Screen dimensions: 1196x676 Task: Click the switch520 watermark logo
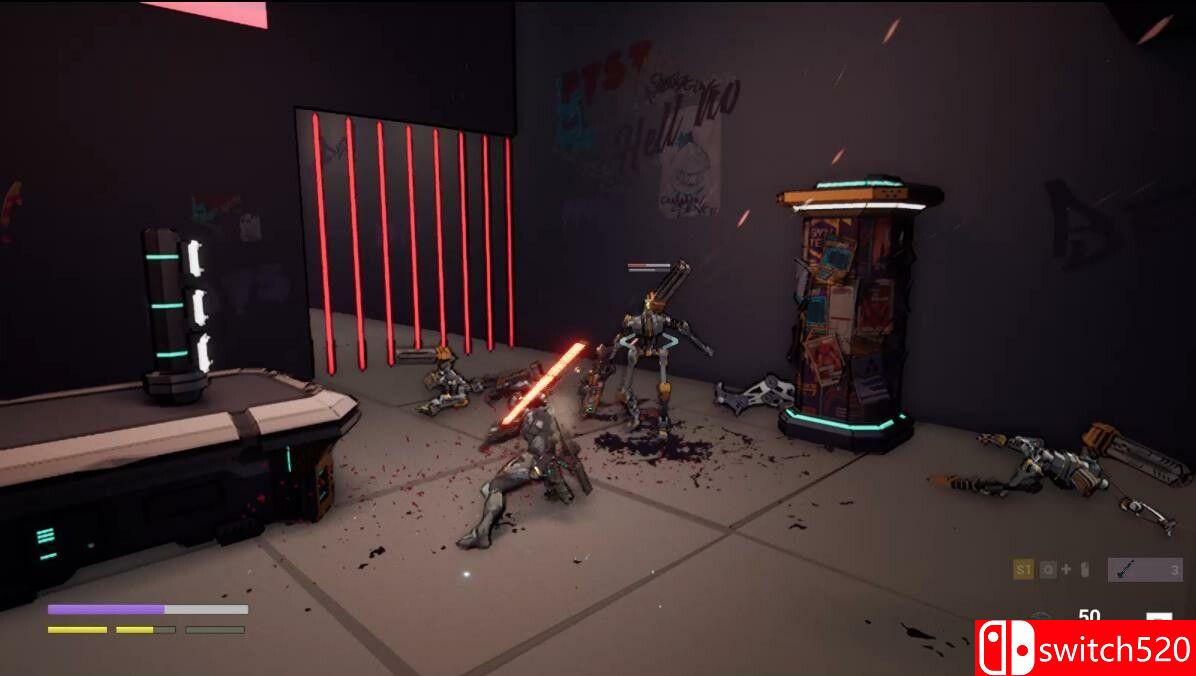click(x=1085, y=648)
